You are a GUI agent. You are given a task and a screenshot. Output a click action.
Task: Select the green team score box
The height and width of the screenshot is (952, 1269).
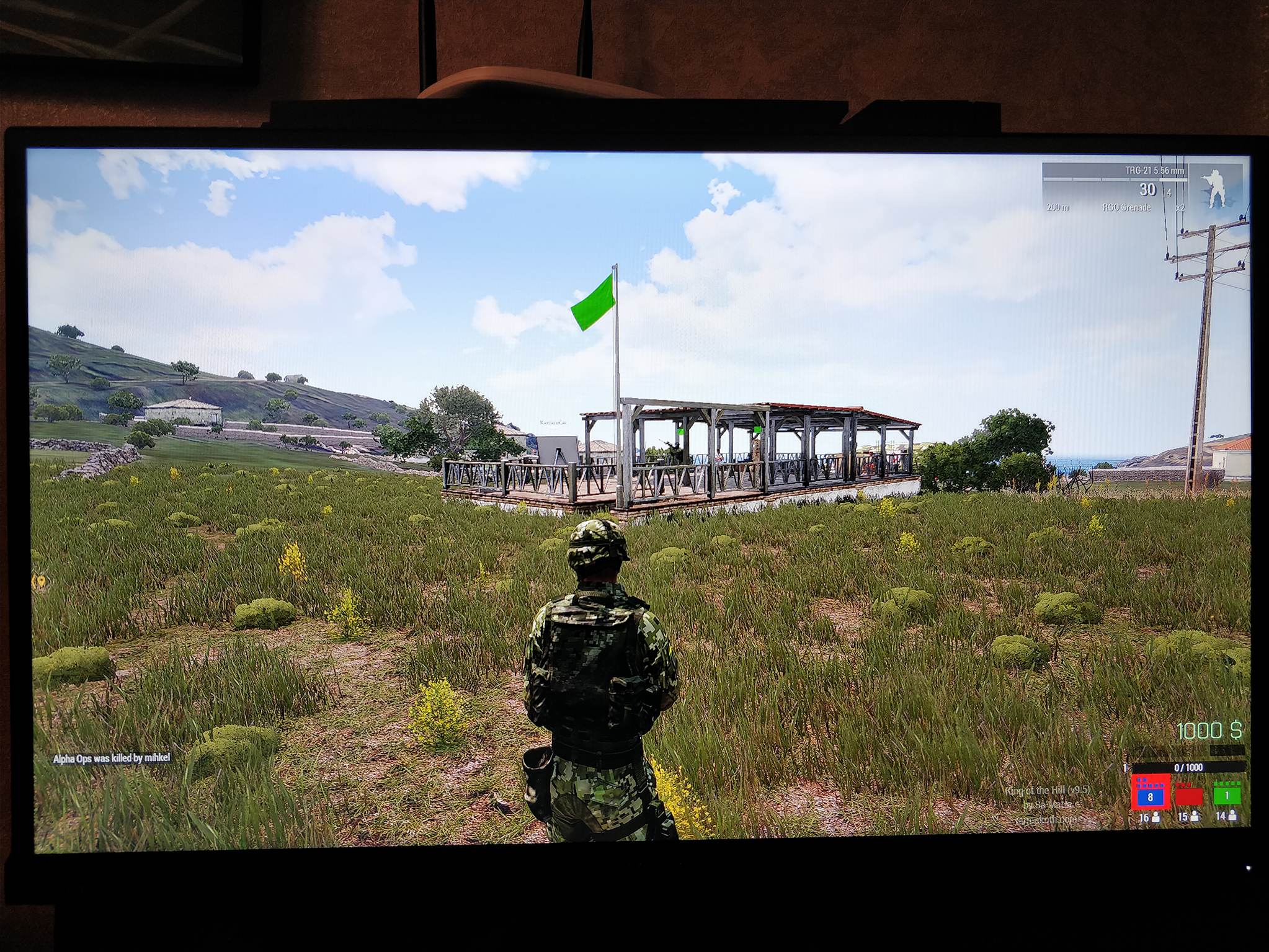pos(1226,794)
